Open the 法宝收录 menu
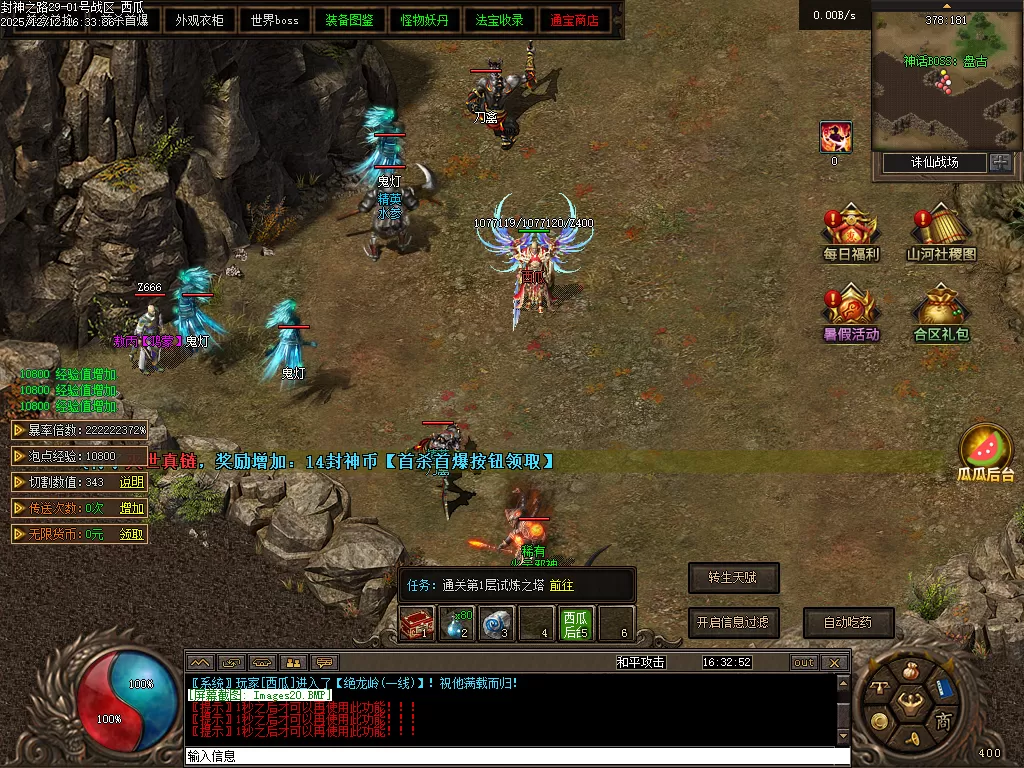This screenshot has height=768, width=1024. (499, 20)
